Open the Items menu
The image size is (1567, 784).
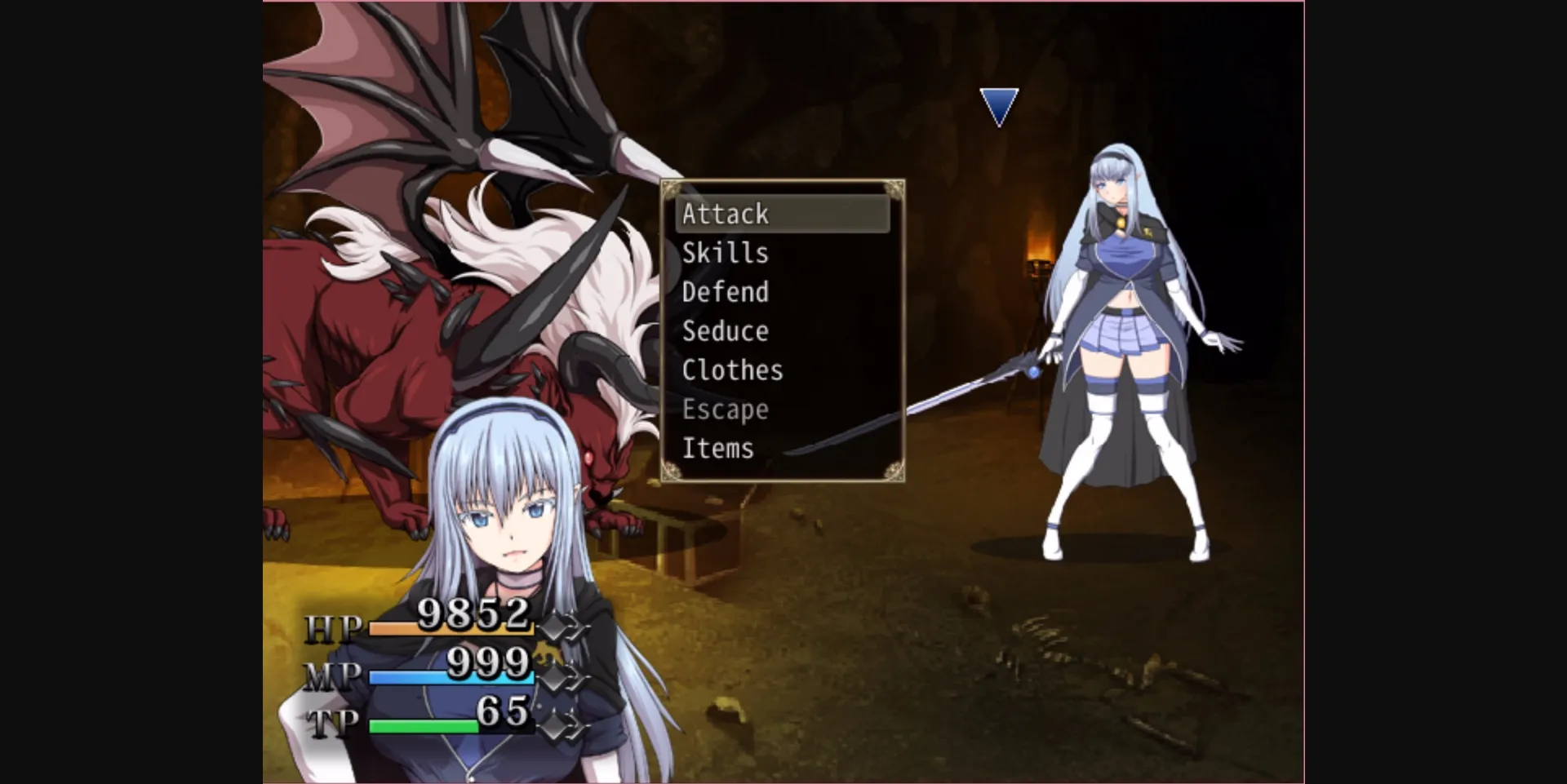click(717, 448)
